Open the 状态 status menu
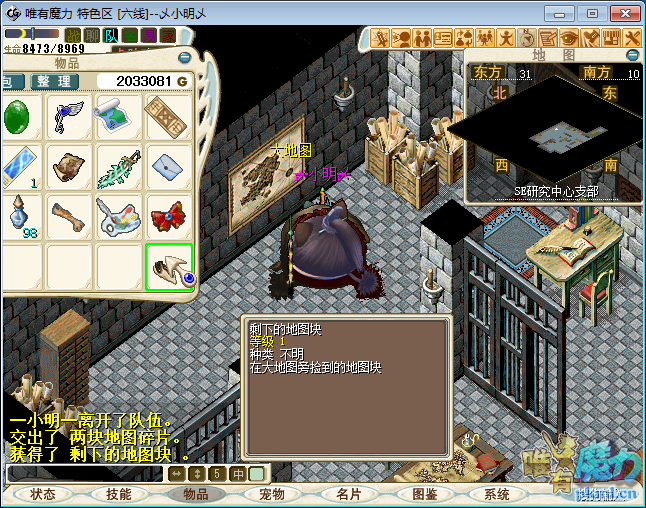The height and width of the screenshot is (508, 646). click(43, 494)
